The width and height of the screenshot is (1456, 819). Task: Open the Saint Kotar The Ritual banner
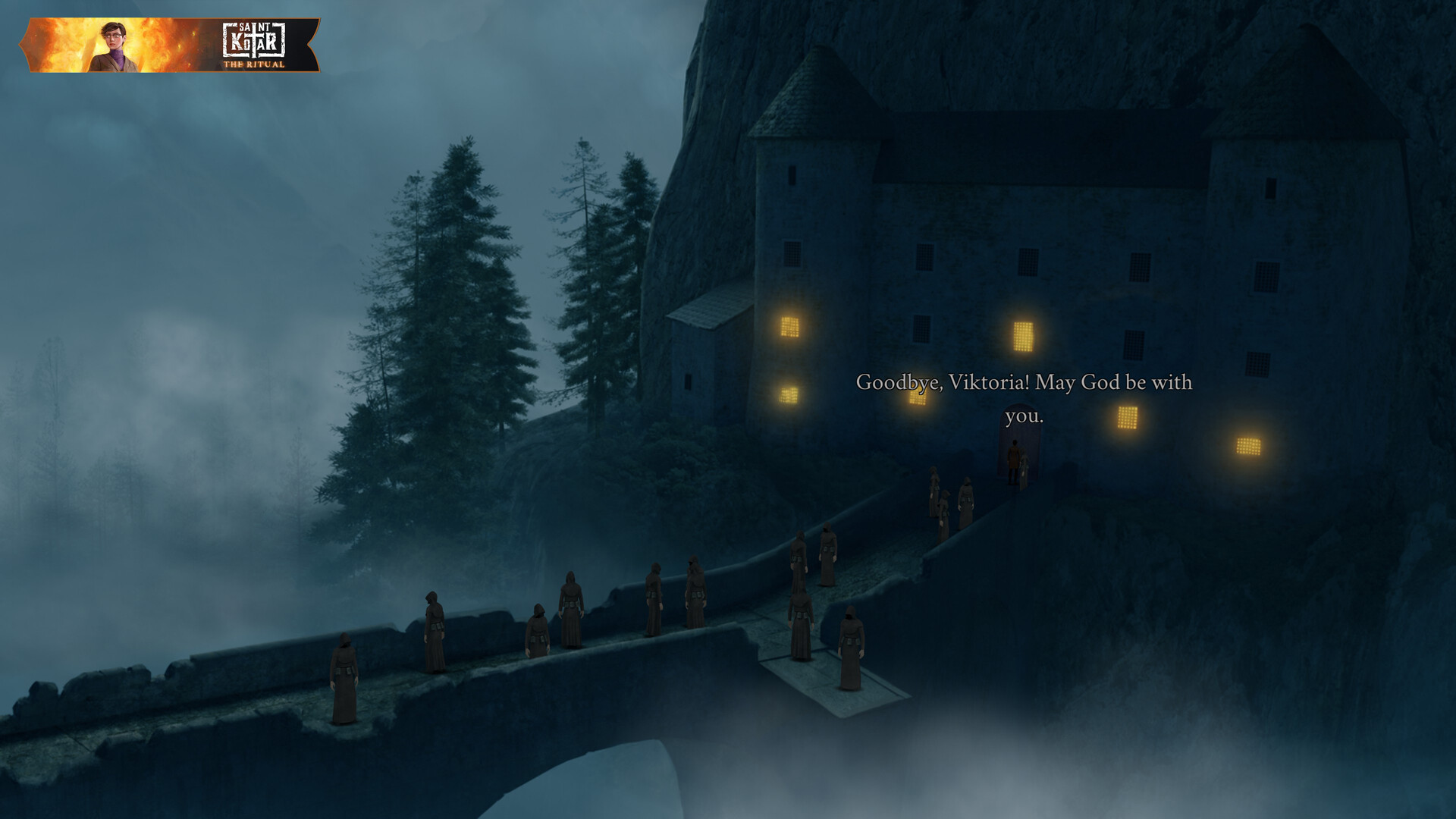[170, 45]
